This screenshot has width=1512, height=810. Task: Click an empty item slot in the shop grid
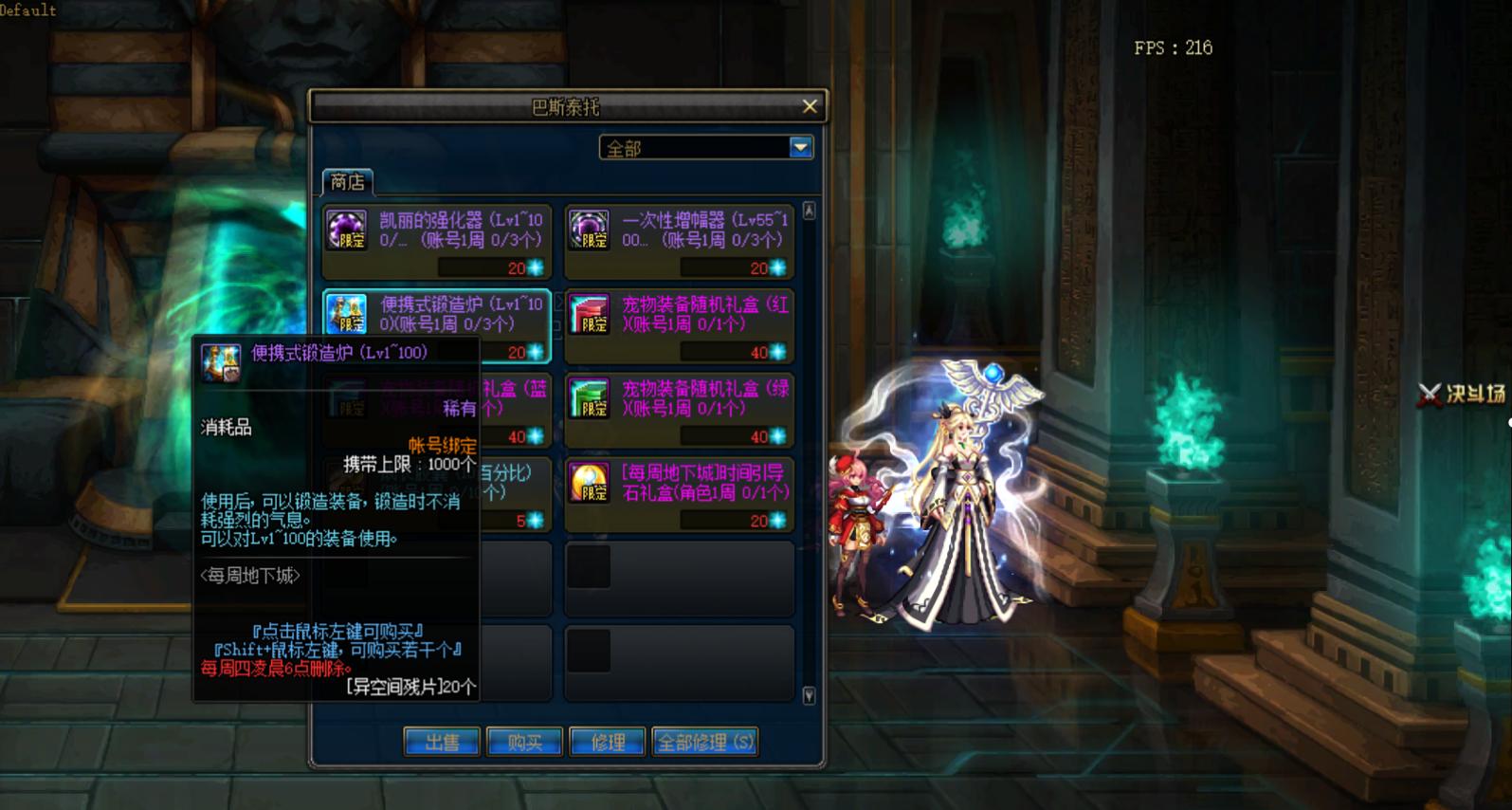point(679,579)
